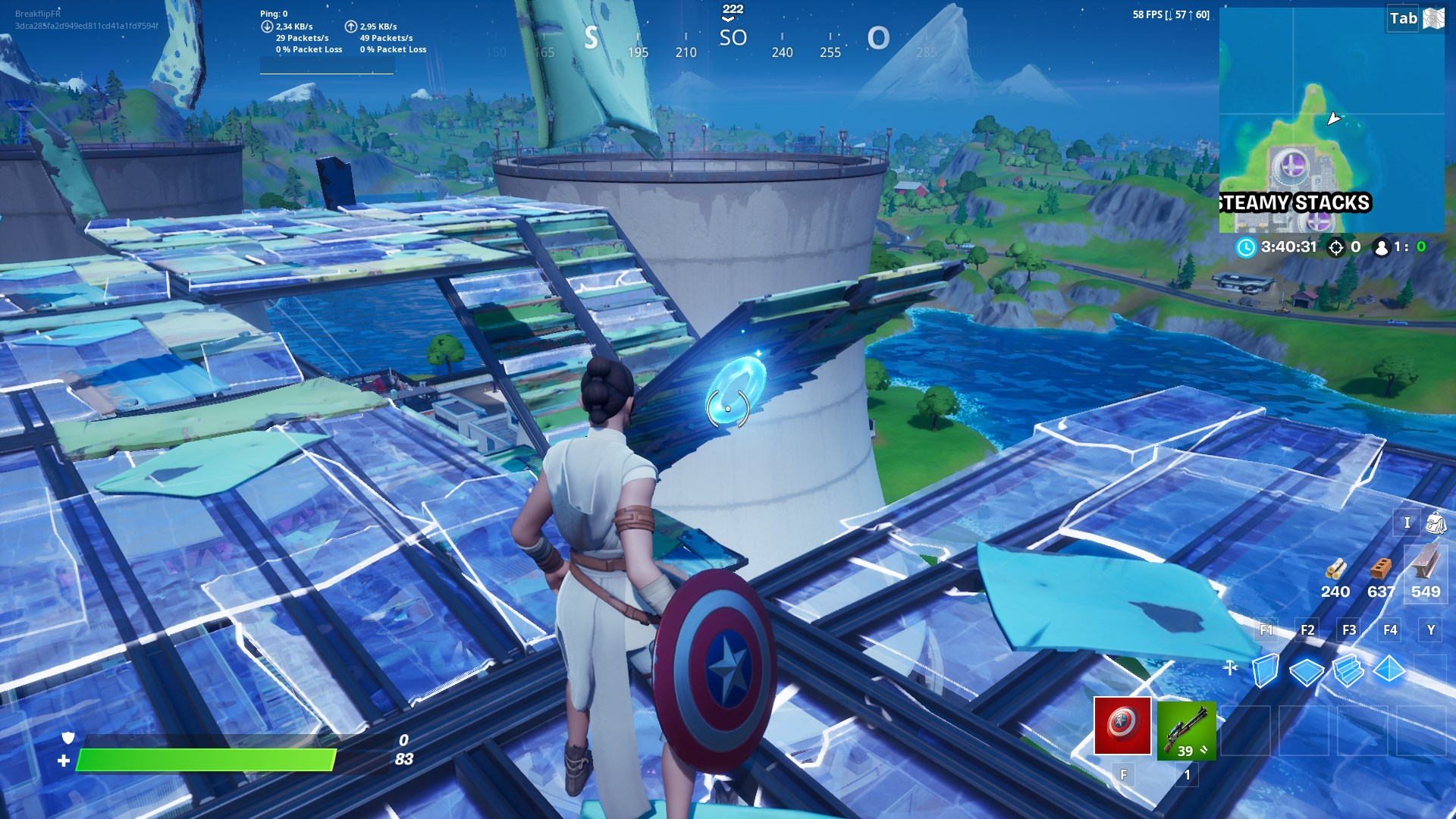Open the backpack inventory icon

point(1438,523)
